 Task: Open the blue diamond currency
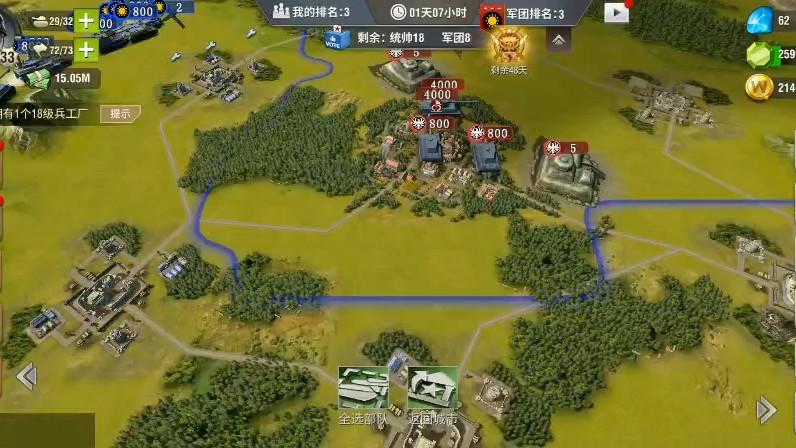tap(761, 19)
